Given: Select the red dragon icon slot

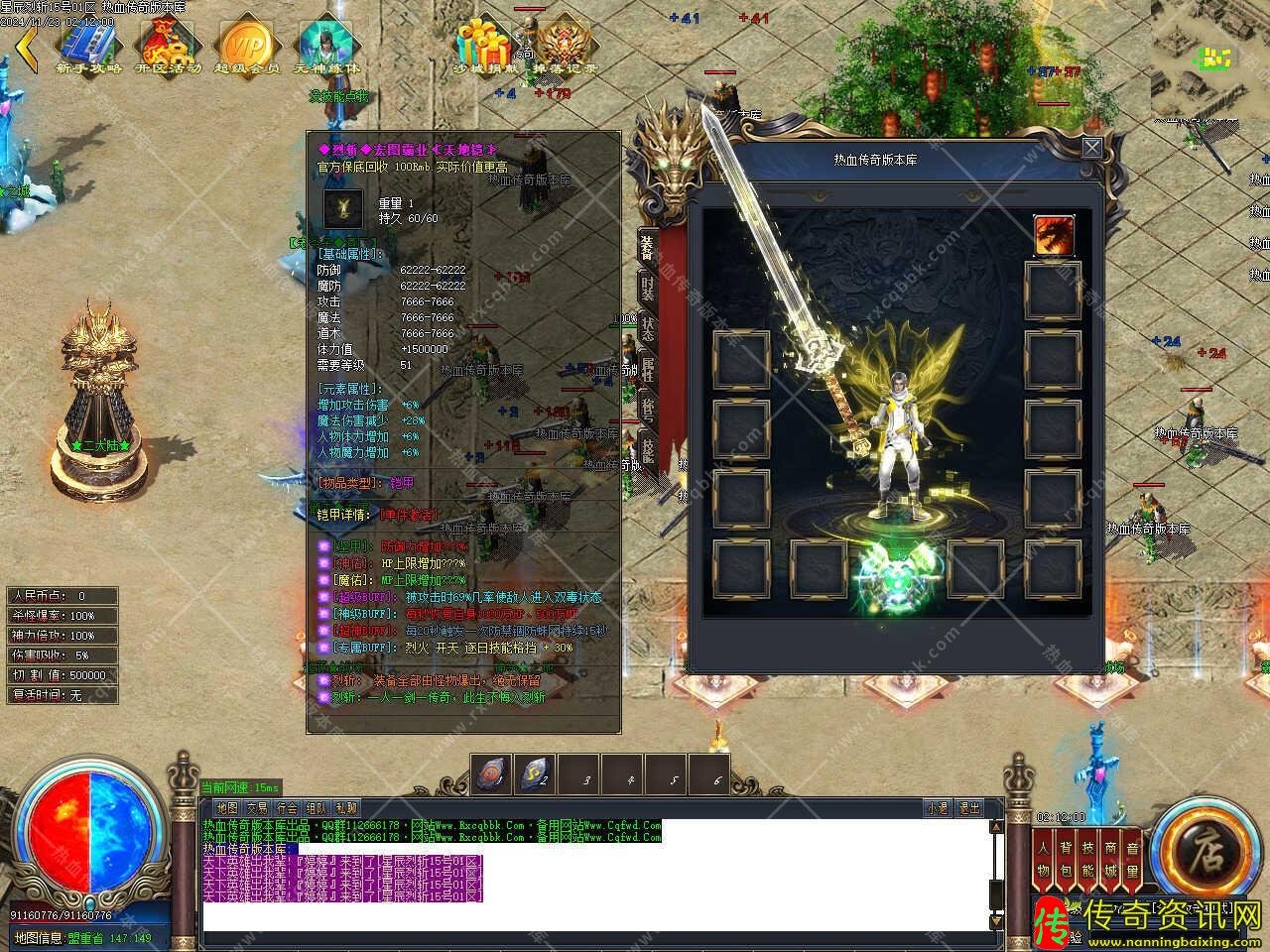Looking at the screenshot, I should (x=1053, y=235).
